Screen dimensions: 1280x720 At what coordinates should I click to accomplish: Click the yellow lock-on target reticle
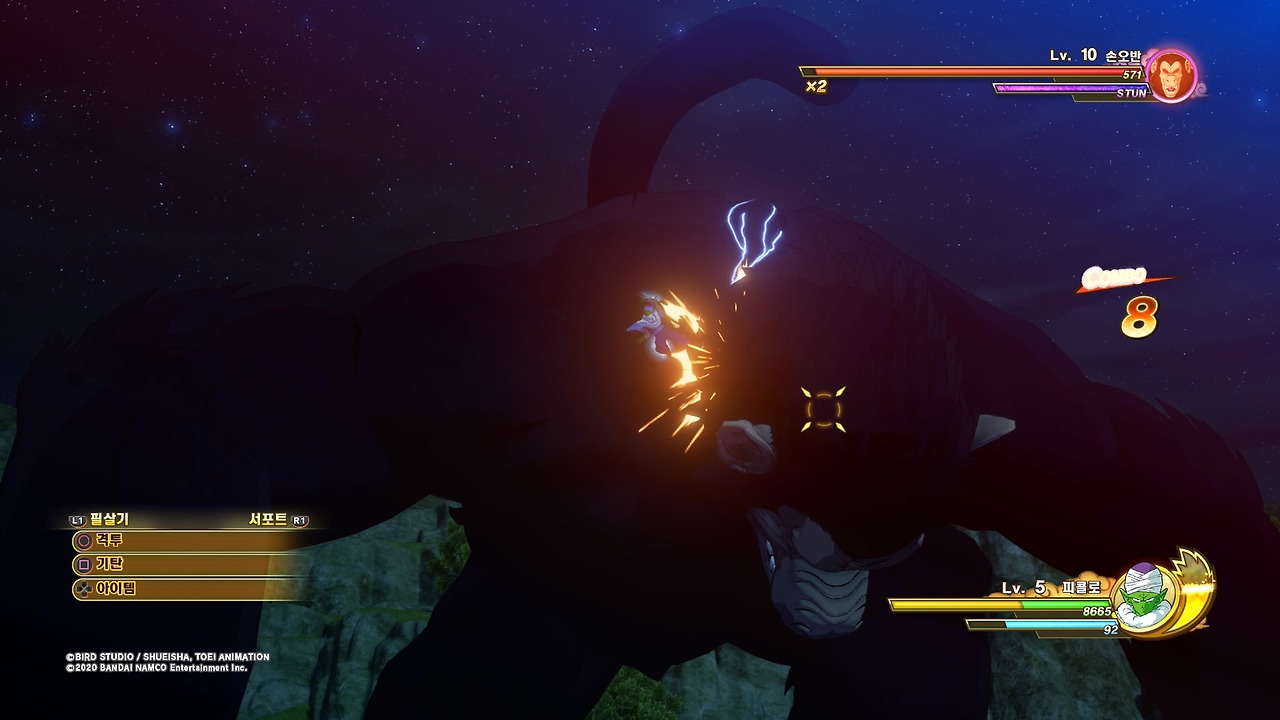pyautogui.click(x=823, y=409)
